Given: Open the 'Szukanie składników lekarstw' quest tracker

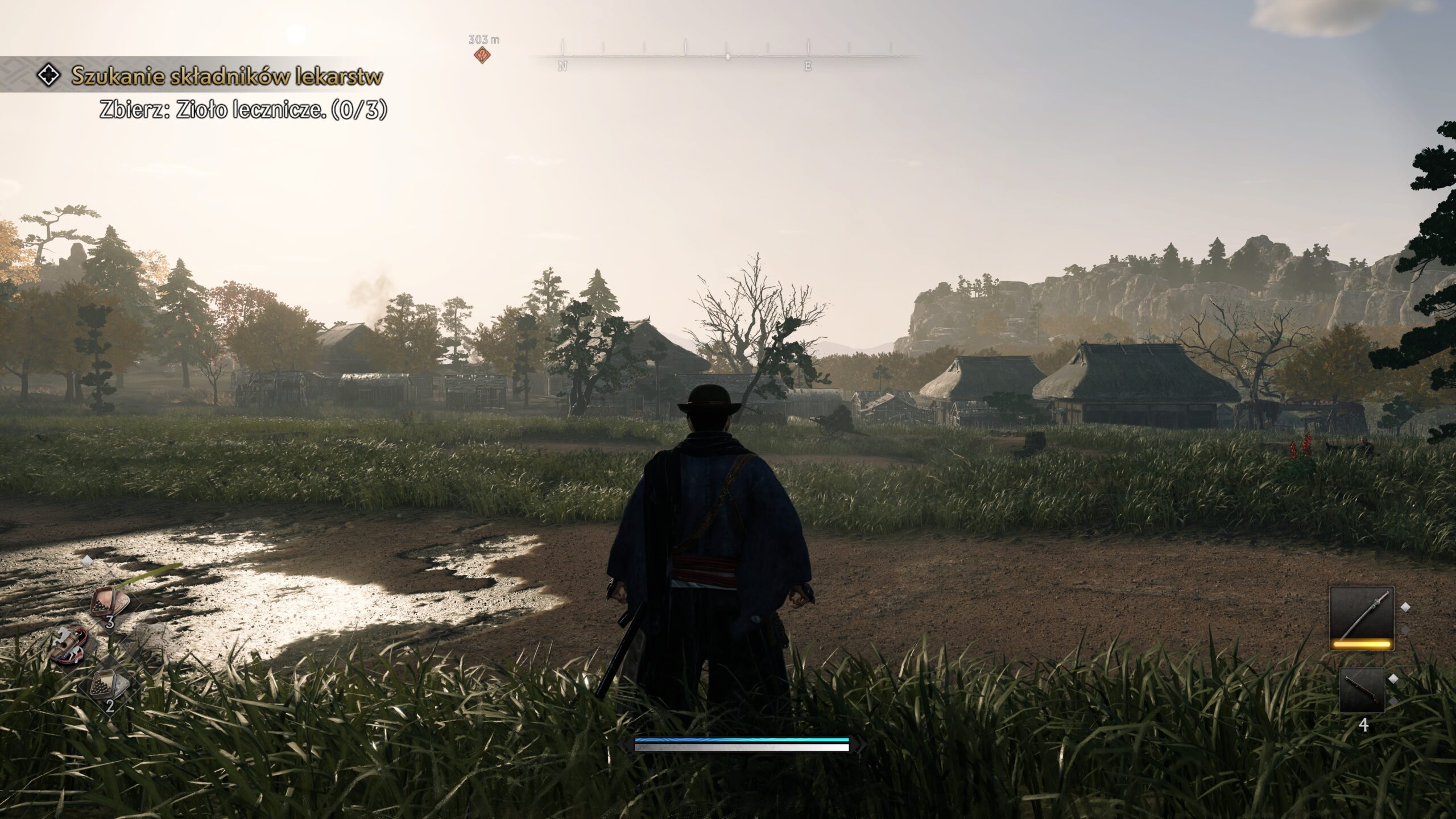Looking at the screenshot, I should [226, 75].
